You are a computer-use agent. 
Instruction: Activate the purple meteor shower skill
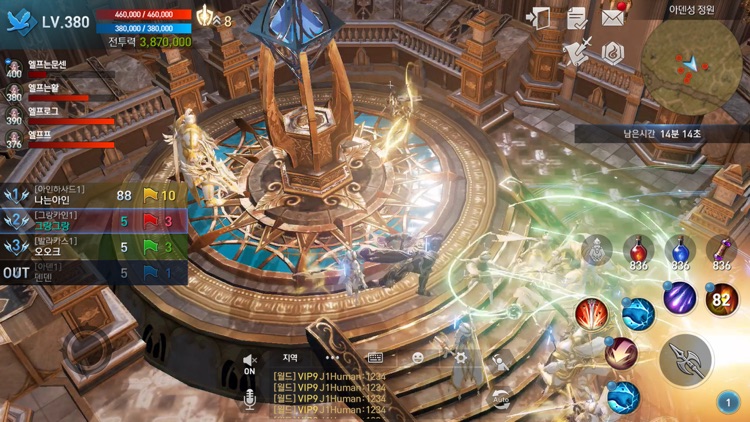click(x=680, y=297)
